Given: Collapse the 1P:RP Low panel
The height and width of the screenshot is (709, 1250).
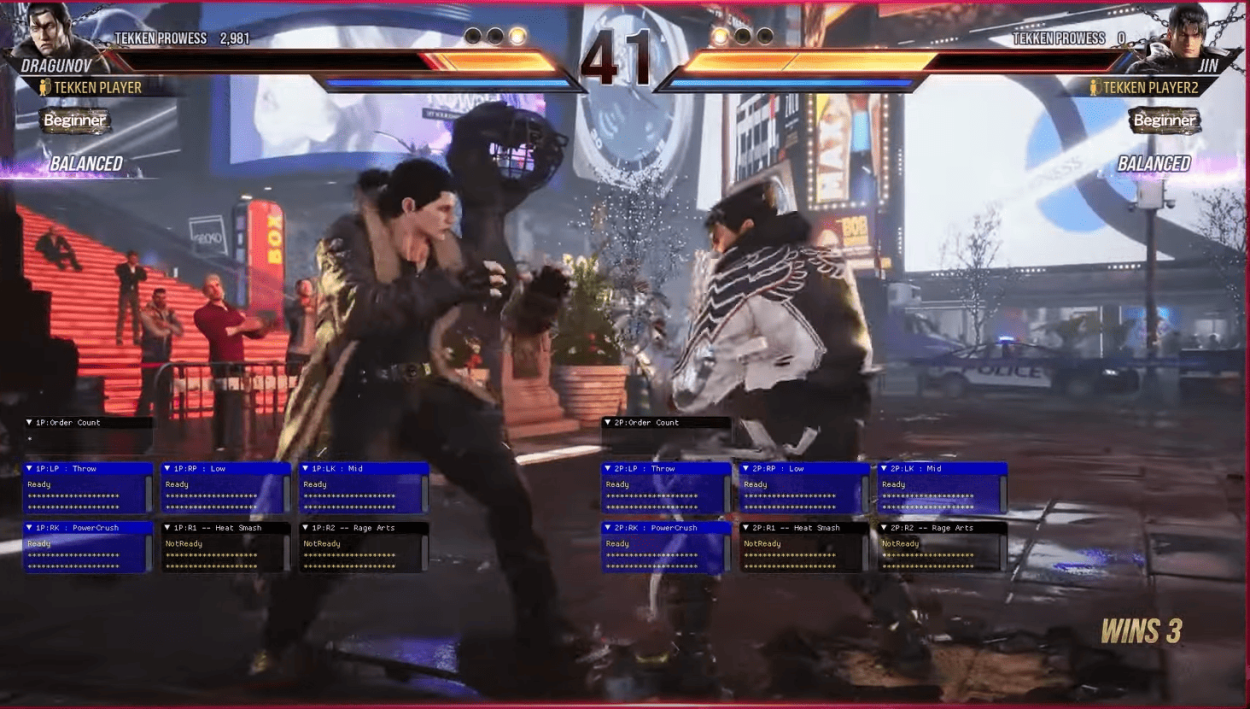Looking at the screenshot, I should pyautogui.click(x=168, y=469).
